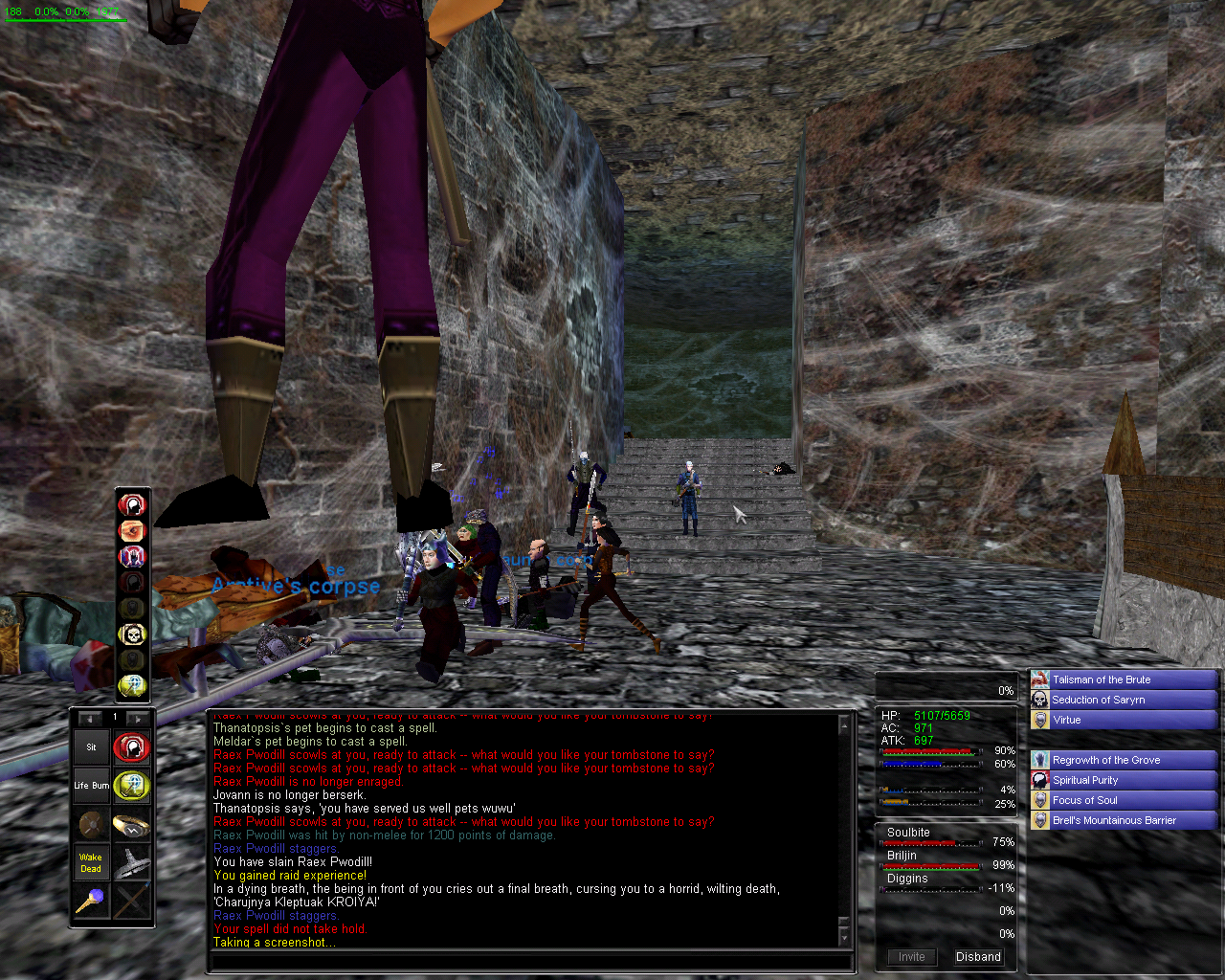
Task: Use the round shield hotbar slot
Action: [x=92, y=824]
